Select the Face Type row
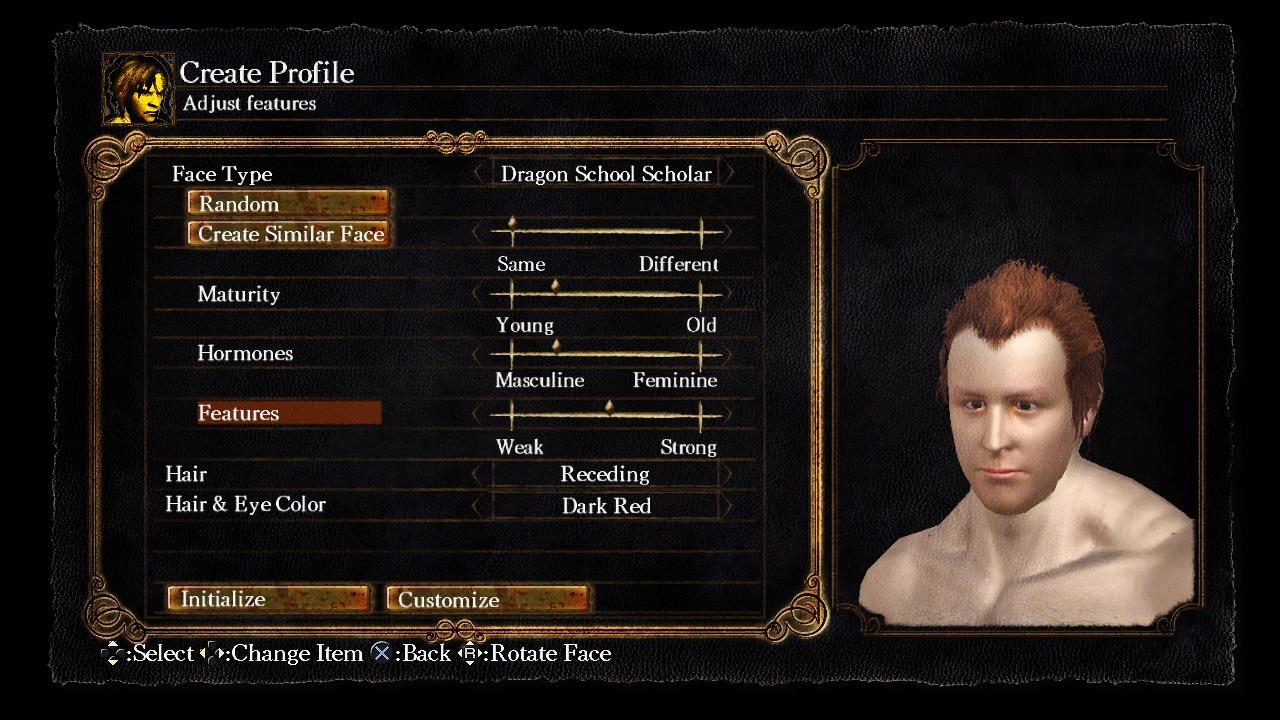 click(x=222, y=174)
